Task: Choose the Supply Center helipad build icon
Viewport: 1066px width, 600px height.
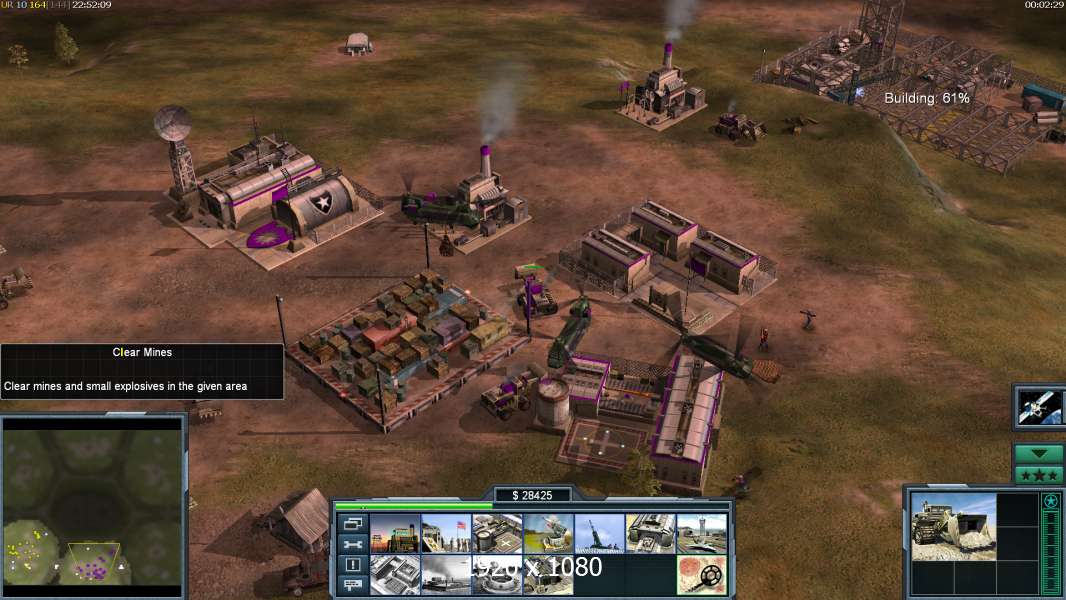Action: coord(497,534)
